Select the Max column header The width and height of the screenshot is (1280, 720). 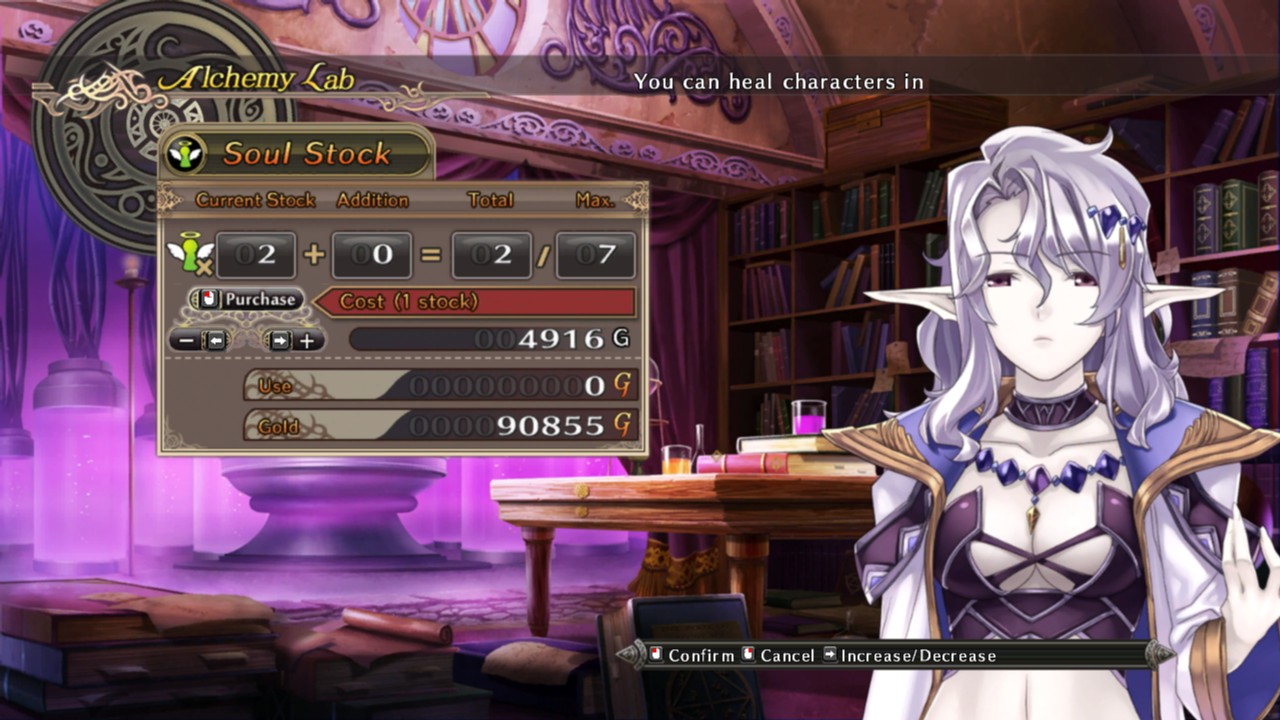[x=592, y=200]
